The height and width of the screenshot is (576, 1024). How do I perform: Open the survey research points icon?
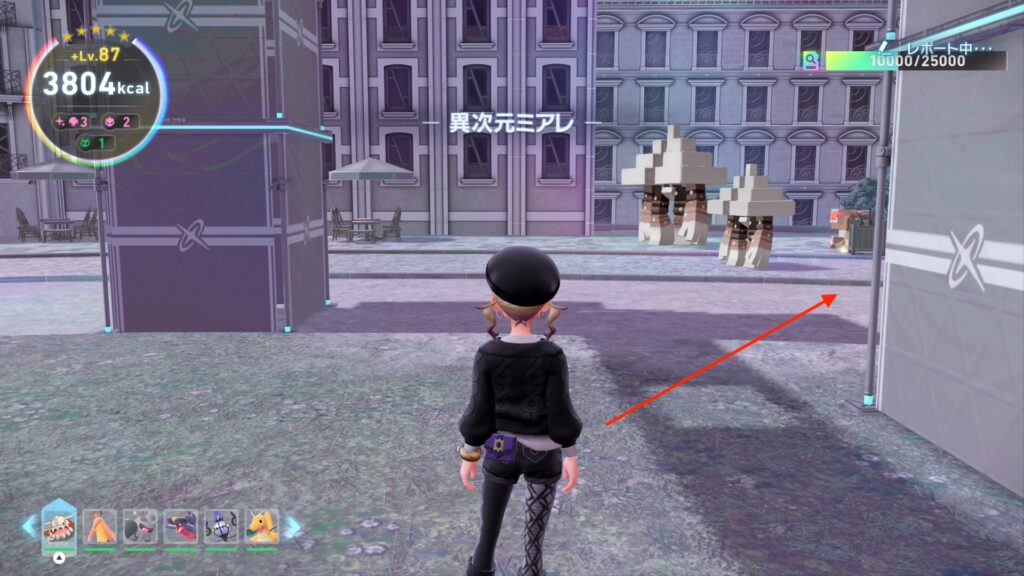[811, 61]
